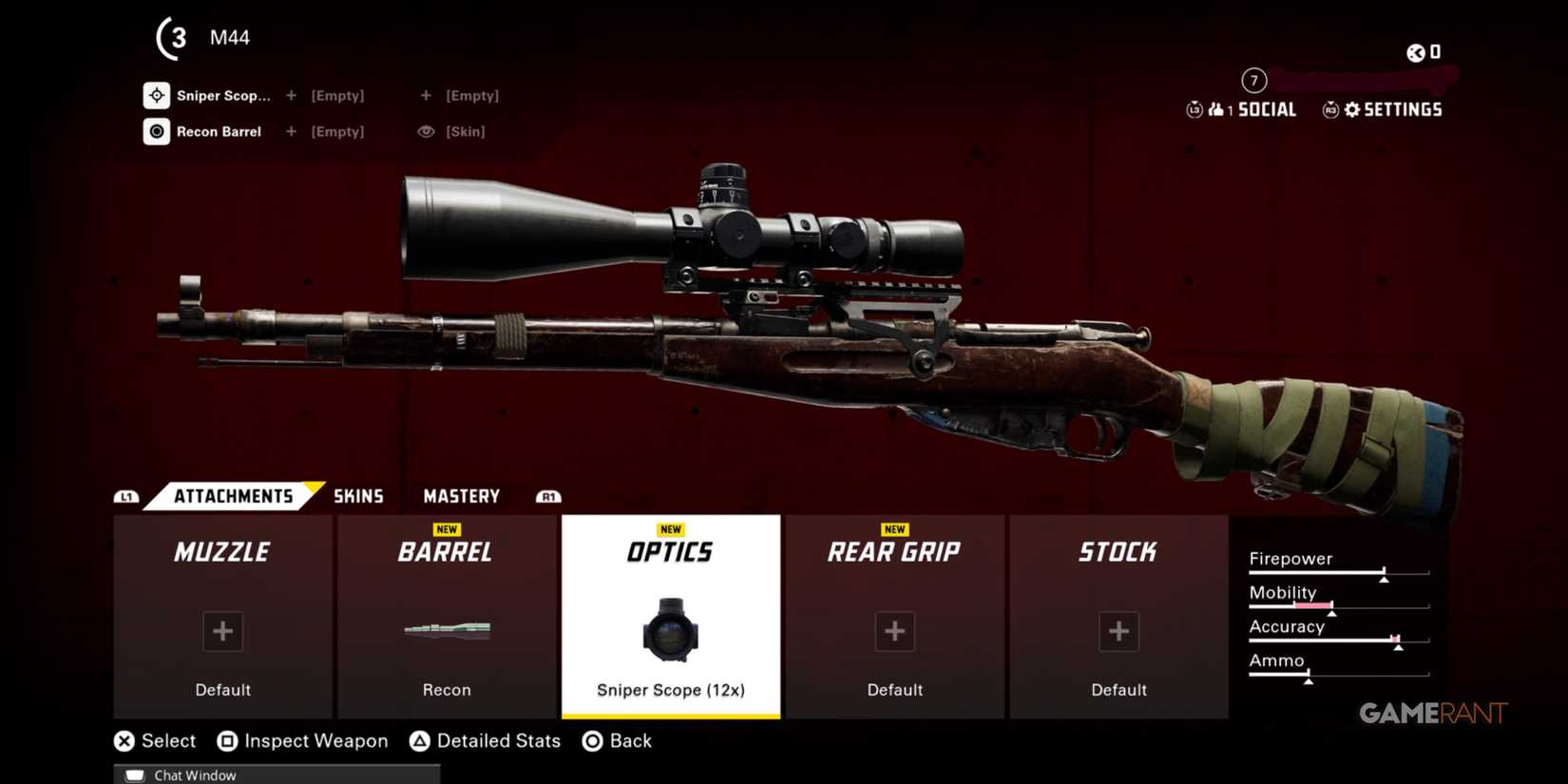This screenshot has width=1568, height=784.
Task: Click the Empty slot beside Recon Barrel
Action: (x=337, y=131)
